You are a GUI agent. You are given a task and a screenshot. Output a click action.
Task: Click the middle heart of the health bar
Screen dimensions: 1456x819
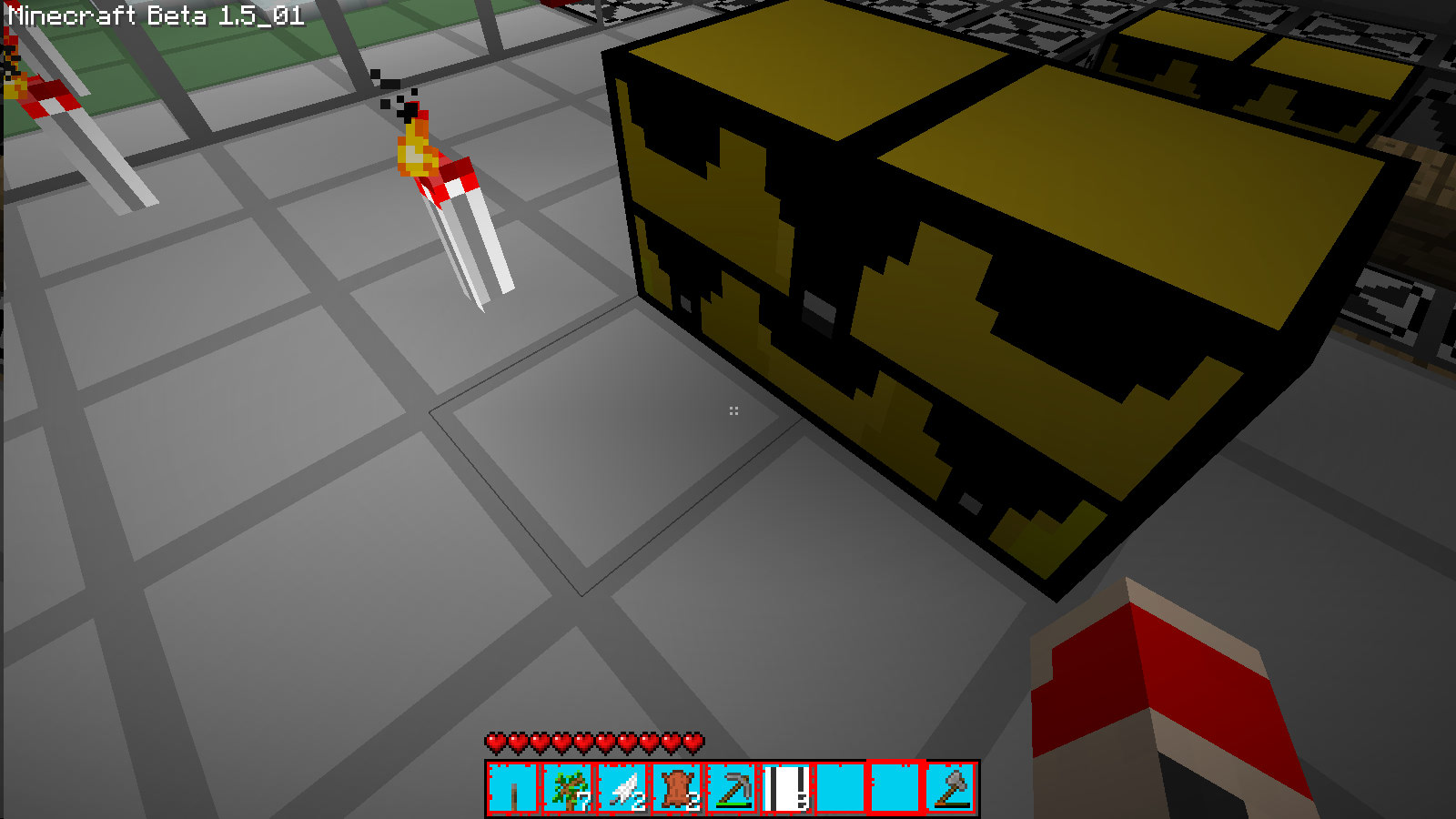click(x=591, y=743)
